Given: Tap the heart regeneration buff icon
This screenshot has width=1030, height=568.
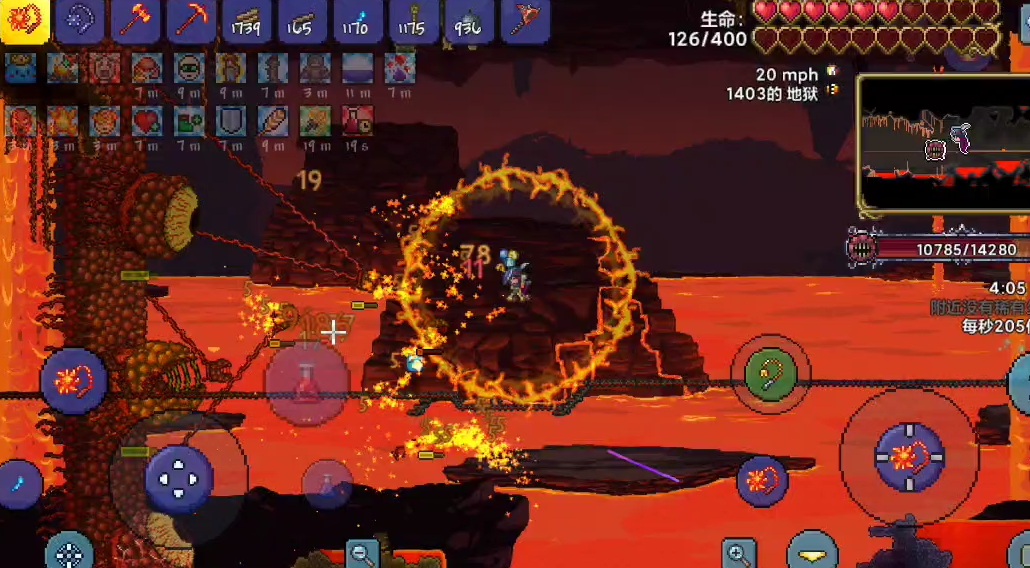Looking at the screenshot, I should click(147, 121).
